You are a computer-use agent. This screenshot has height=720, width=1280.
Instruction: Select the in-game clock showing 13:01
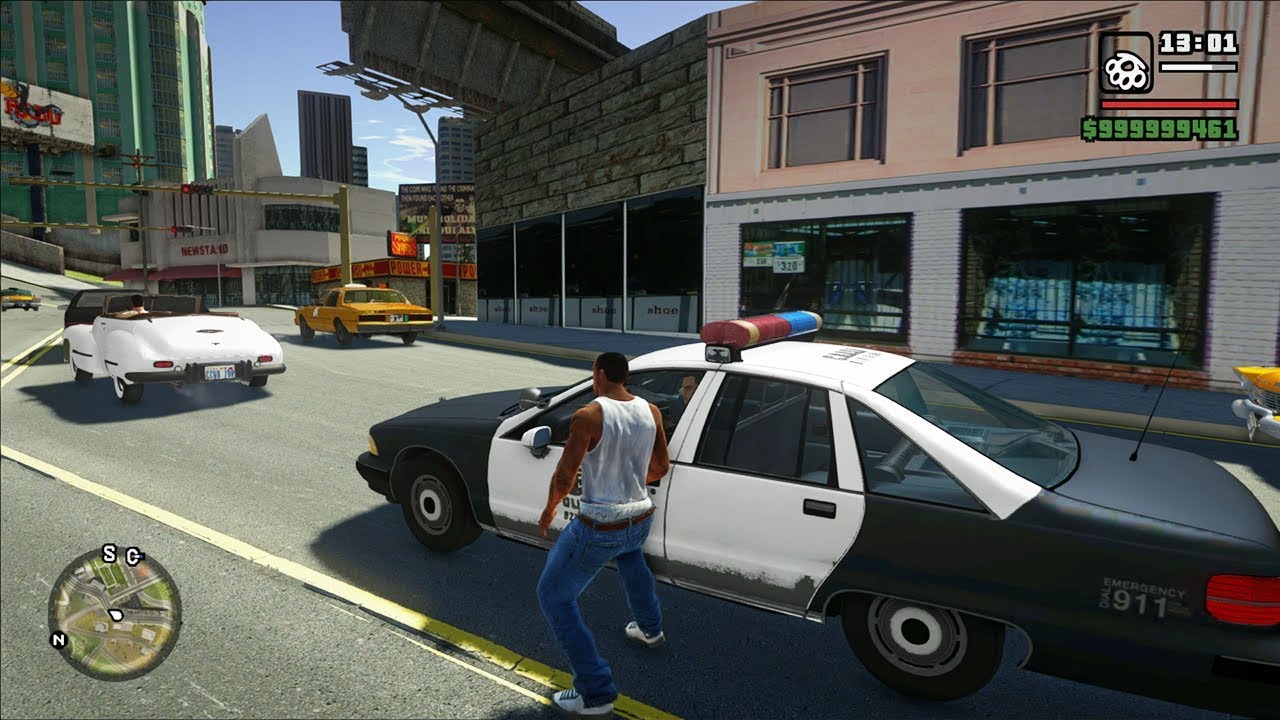pyautogui.click(x=1198, y=44)
